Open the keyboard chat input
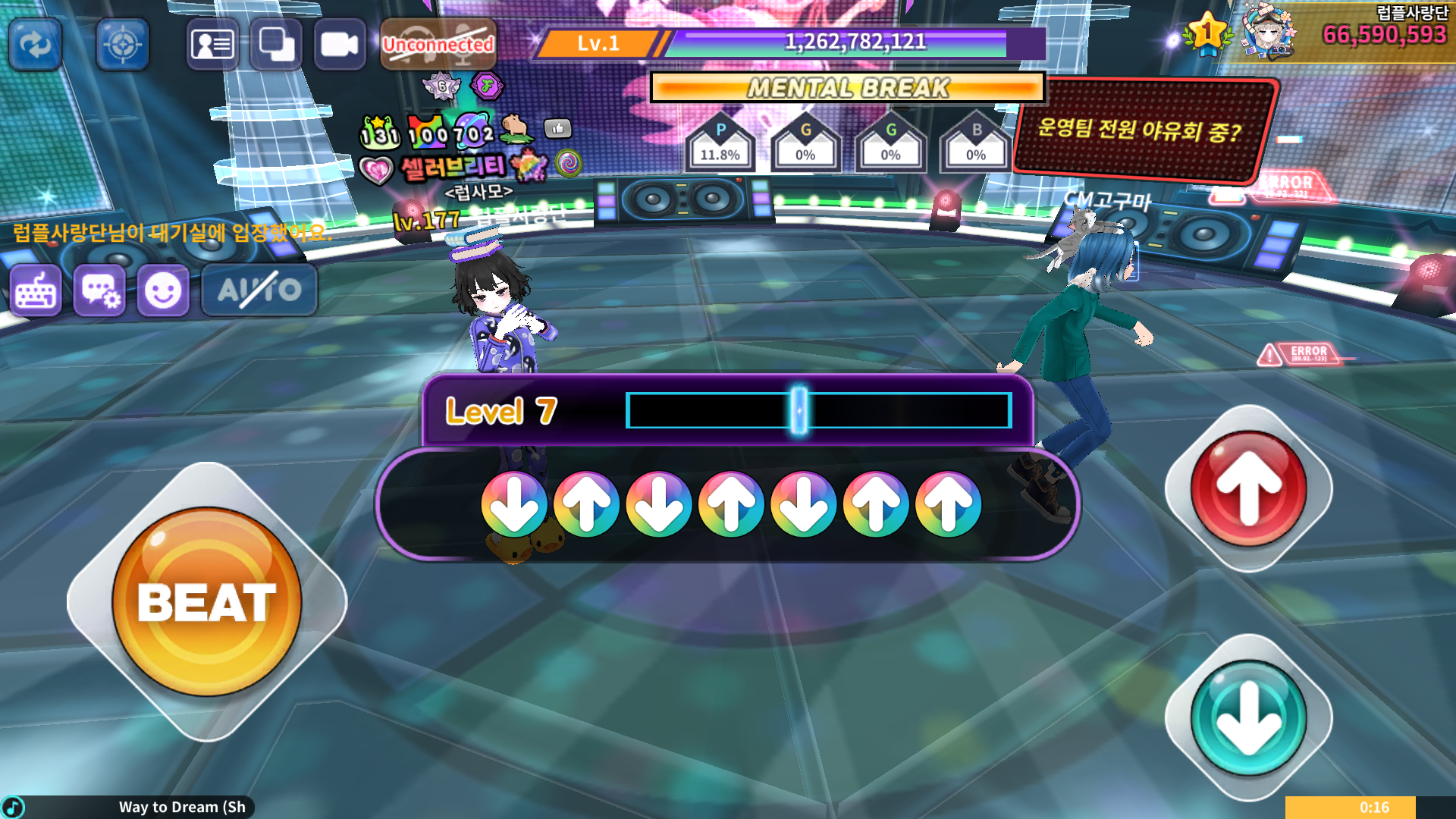Viewport: 1456px width, 819px height. pos(36,290)
